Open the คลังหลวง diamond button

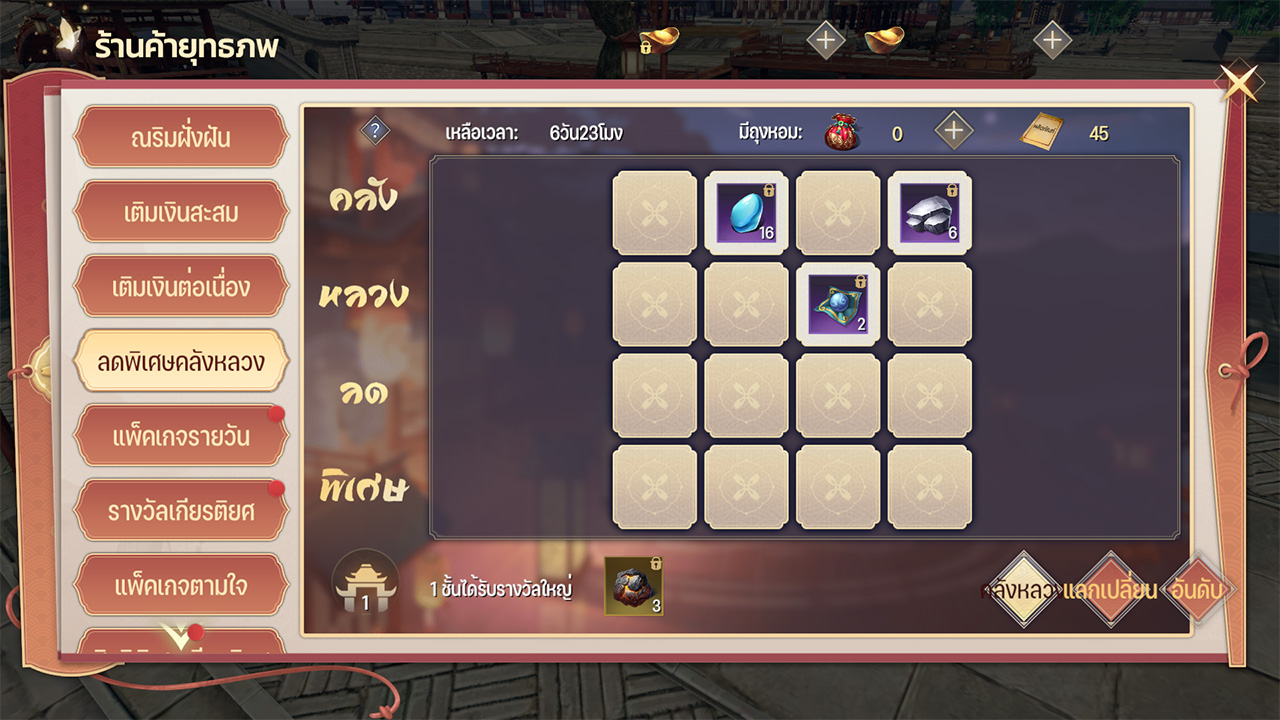[1022, 590]
